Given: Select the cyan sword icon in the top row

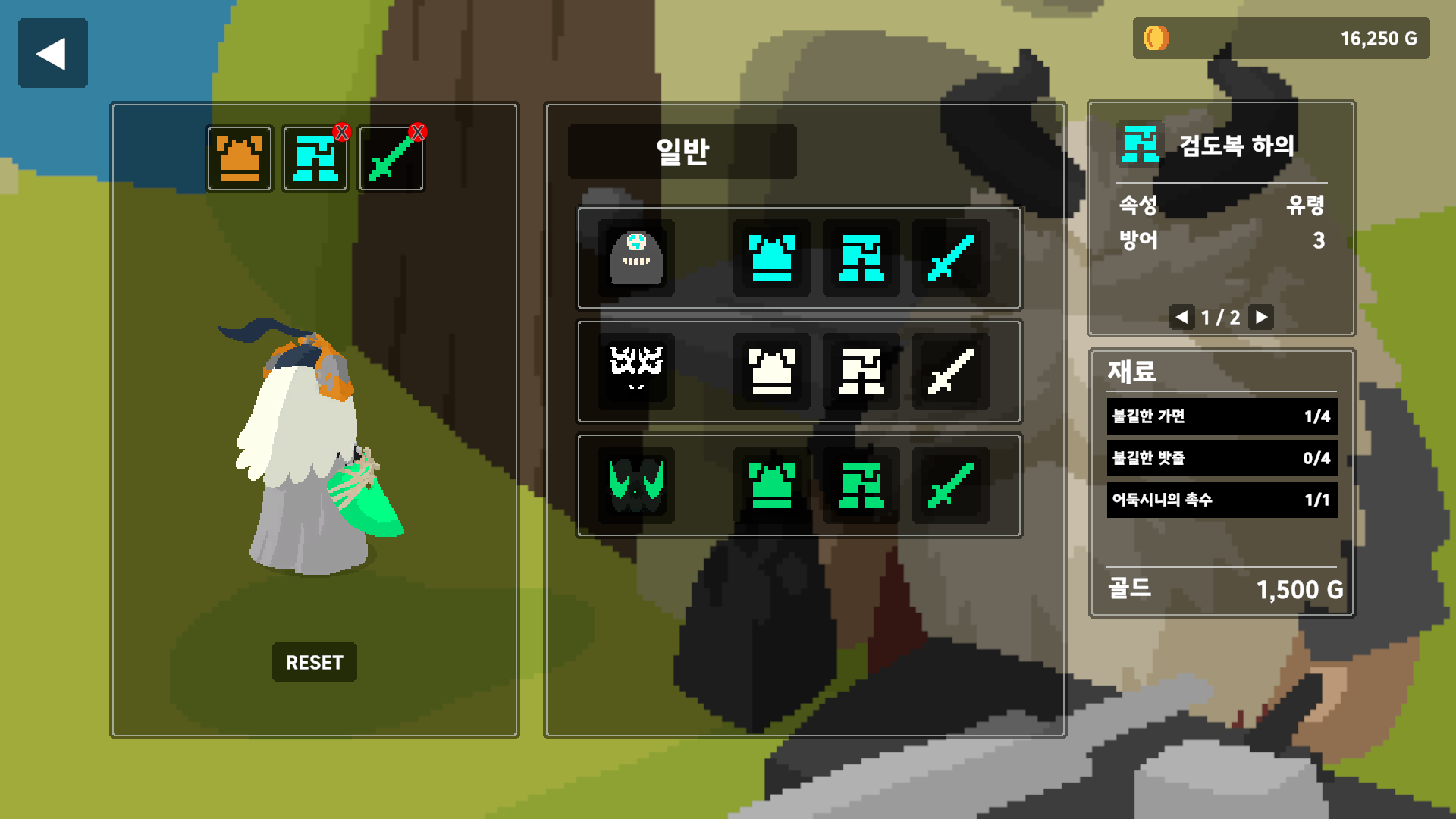Looking at the screenshot, I should tap(949, 259).
